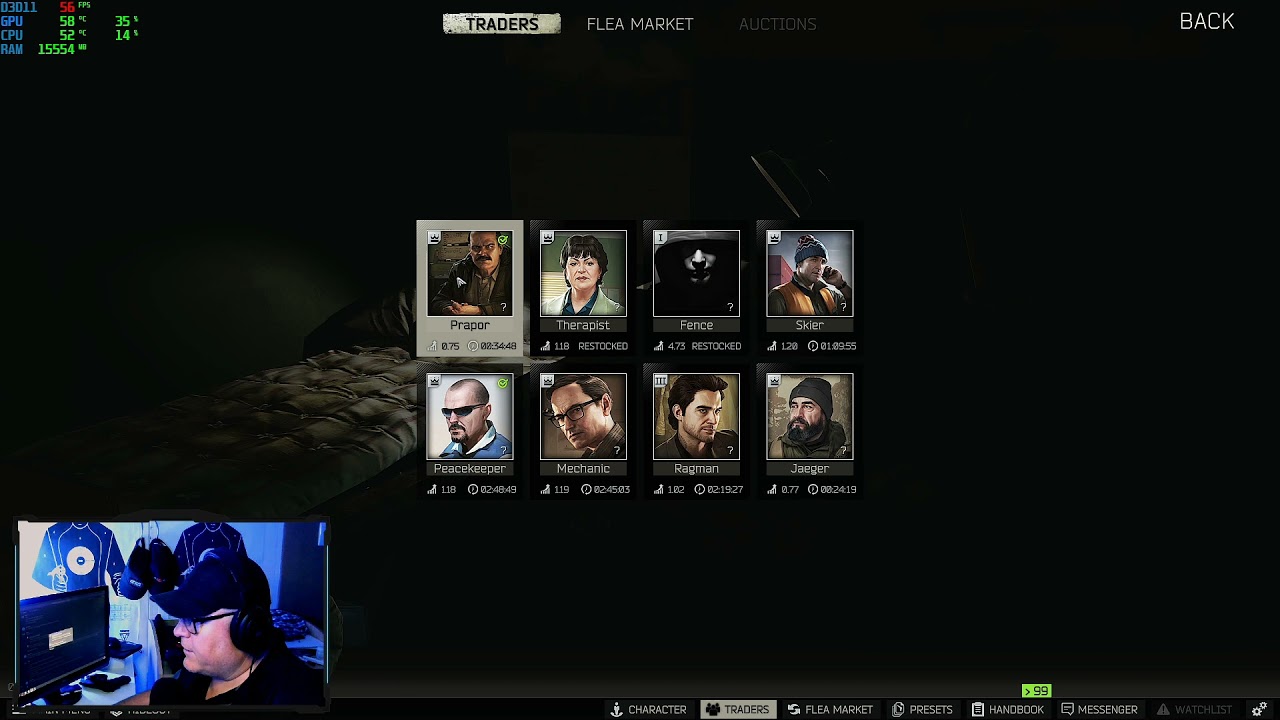Viewport: 1280px width, 720px height.
Task: Click Peacekeeper's green quest checkmark
Action: (504, 381)
